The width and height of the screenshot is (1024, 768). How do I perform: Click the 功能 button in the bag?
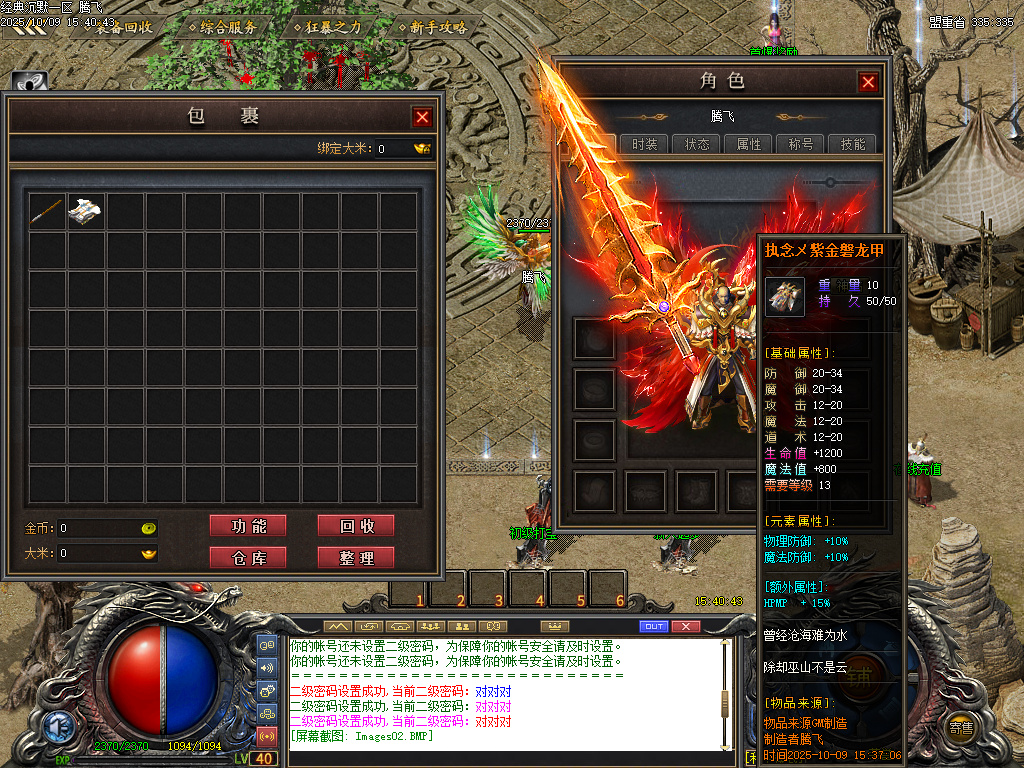coord(248,526)
